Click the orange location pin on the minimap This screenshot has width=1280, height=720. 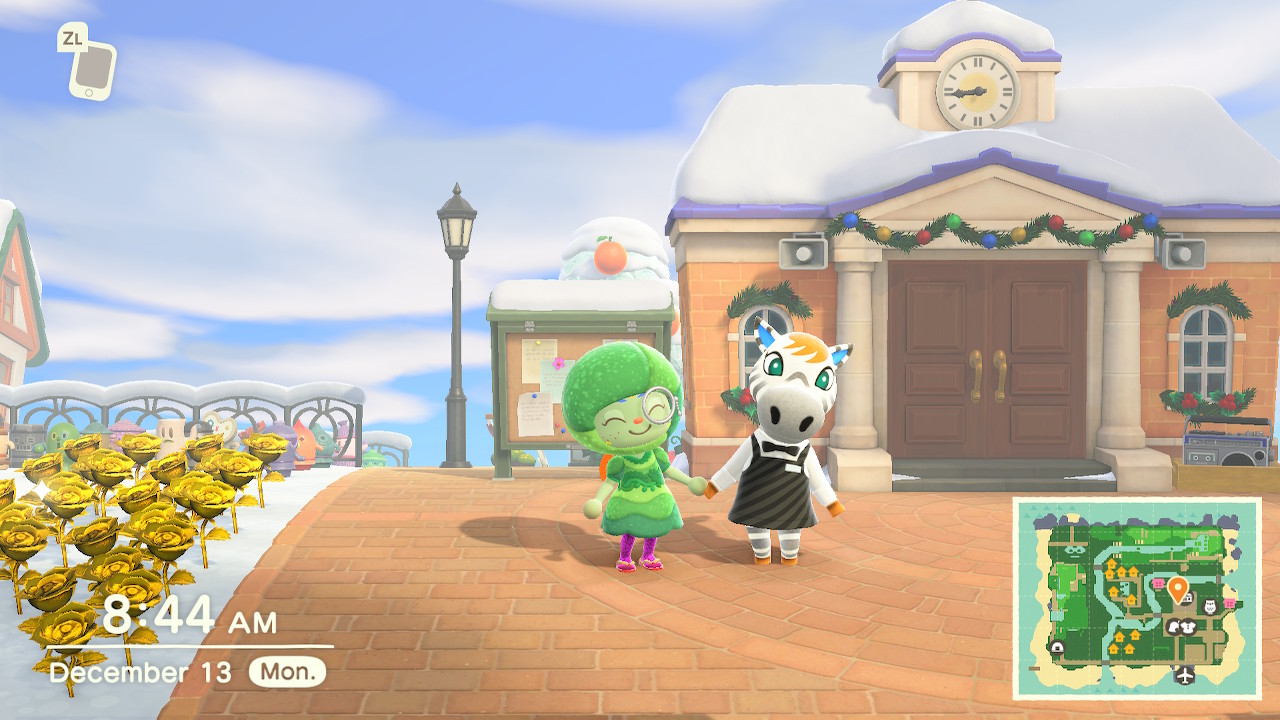(1177, 587)
